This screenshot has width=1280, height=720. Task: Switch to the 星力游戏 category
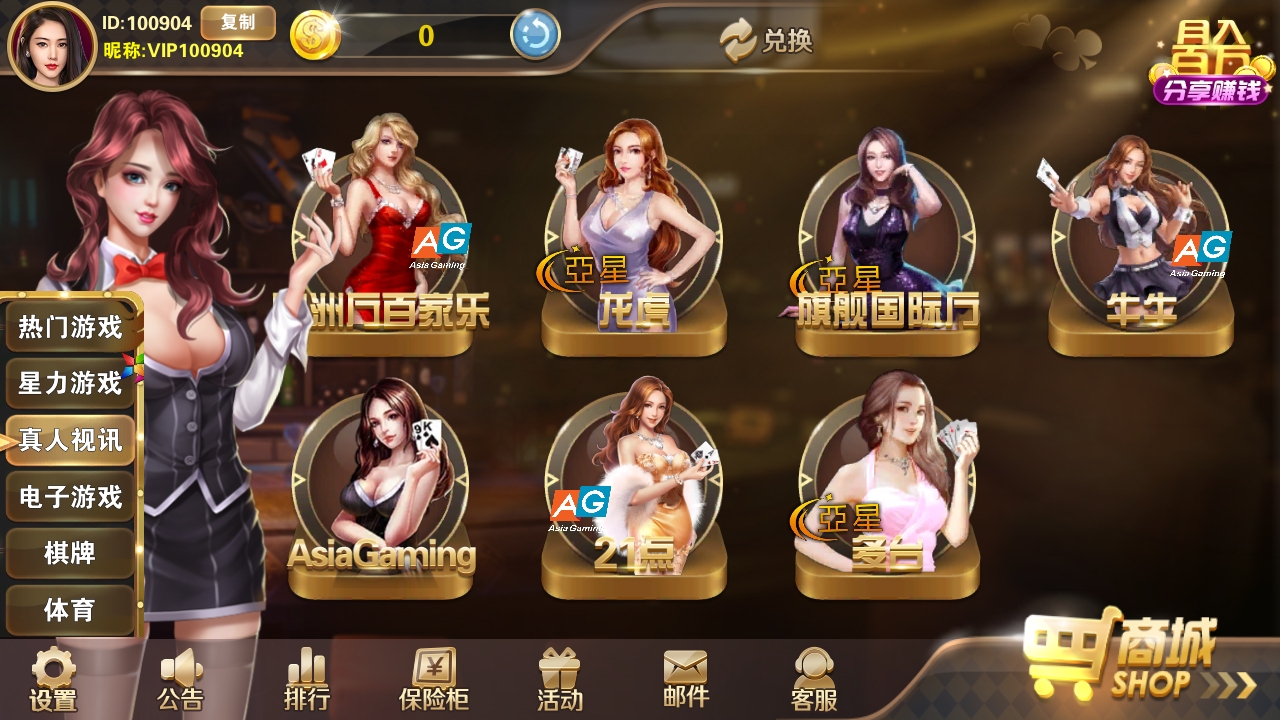pyautogui.click(x=70, y=383)
